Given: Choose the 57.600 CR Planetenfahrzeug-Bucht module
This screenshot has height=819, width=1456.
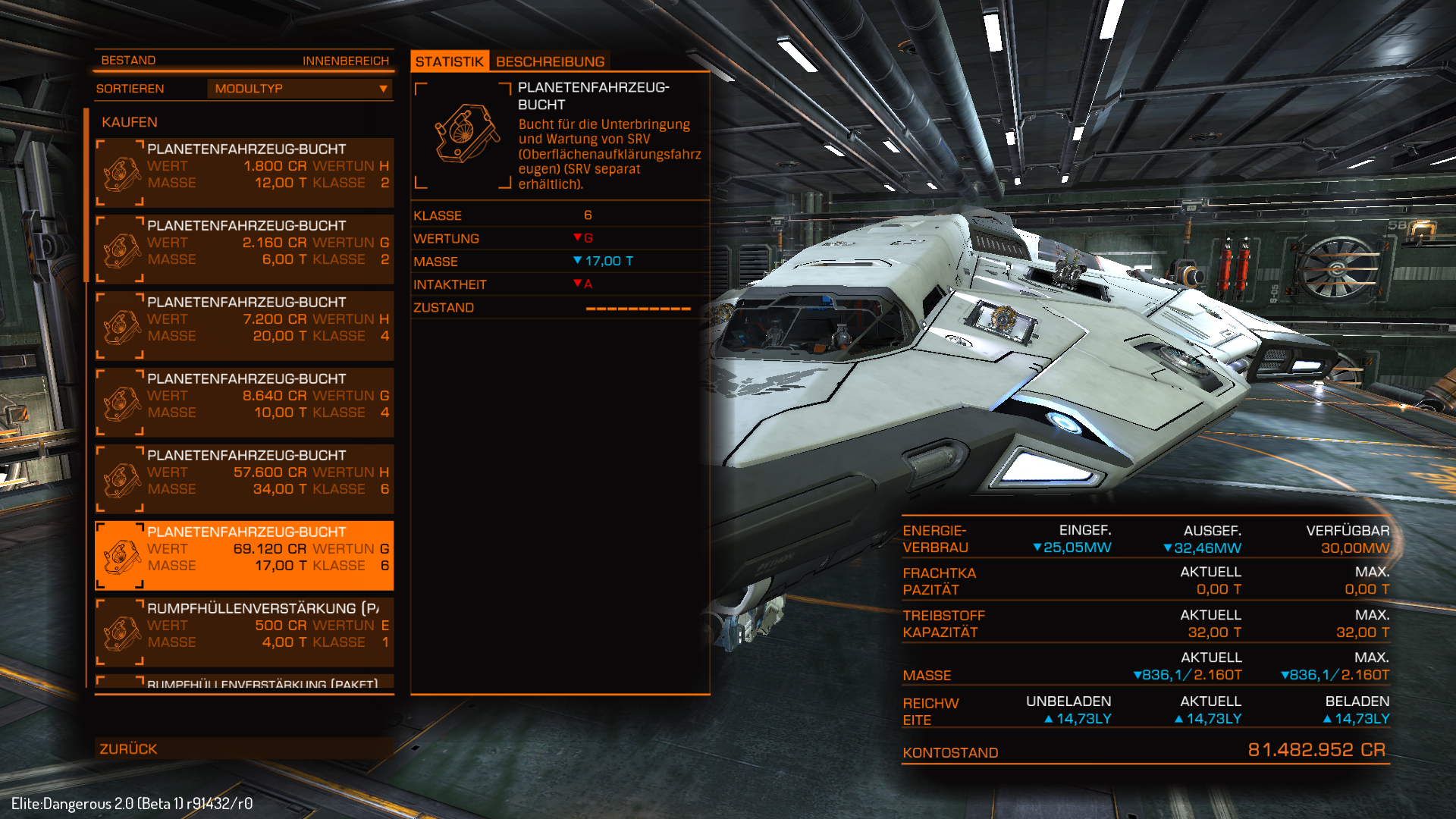Looking at the screenshot, I should [x=244, y=479].
